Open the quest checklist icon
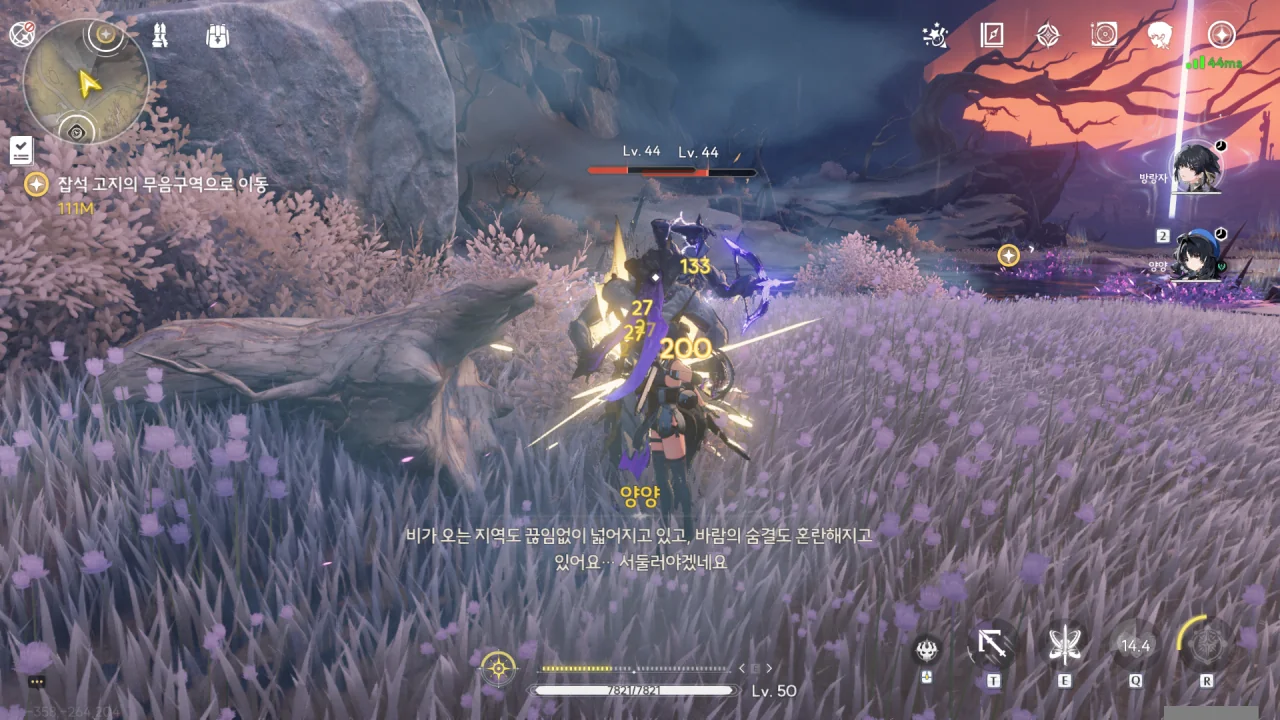 tap(21, 151)
